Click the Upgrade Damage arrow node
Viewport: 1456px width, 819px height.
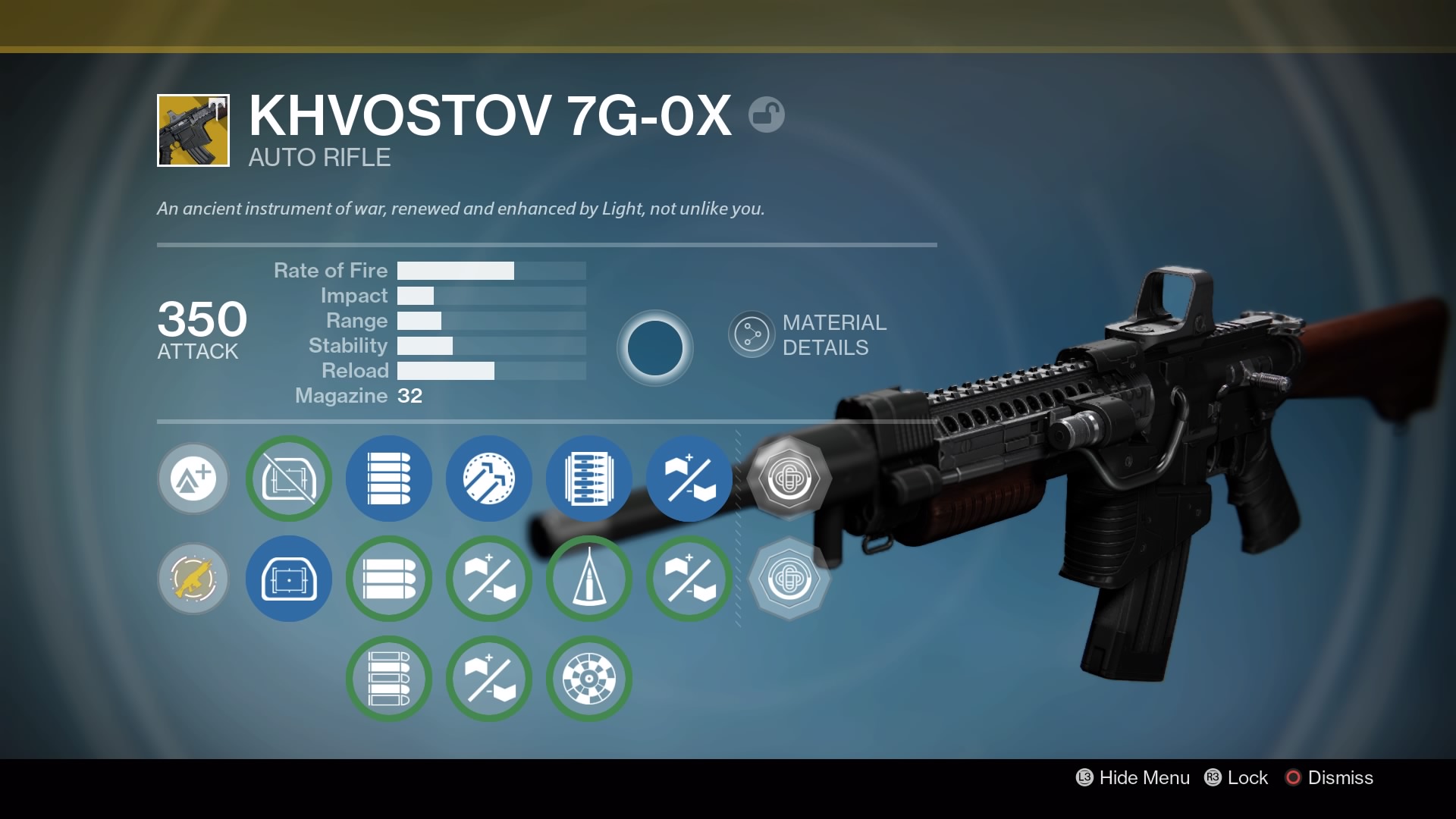[193, 479]
